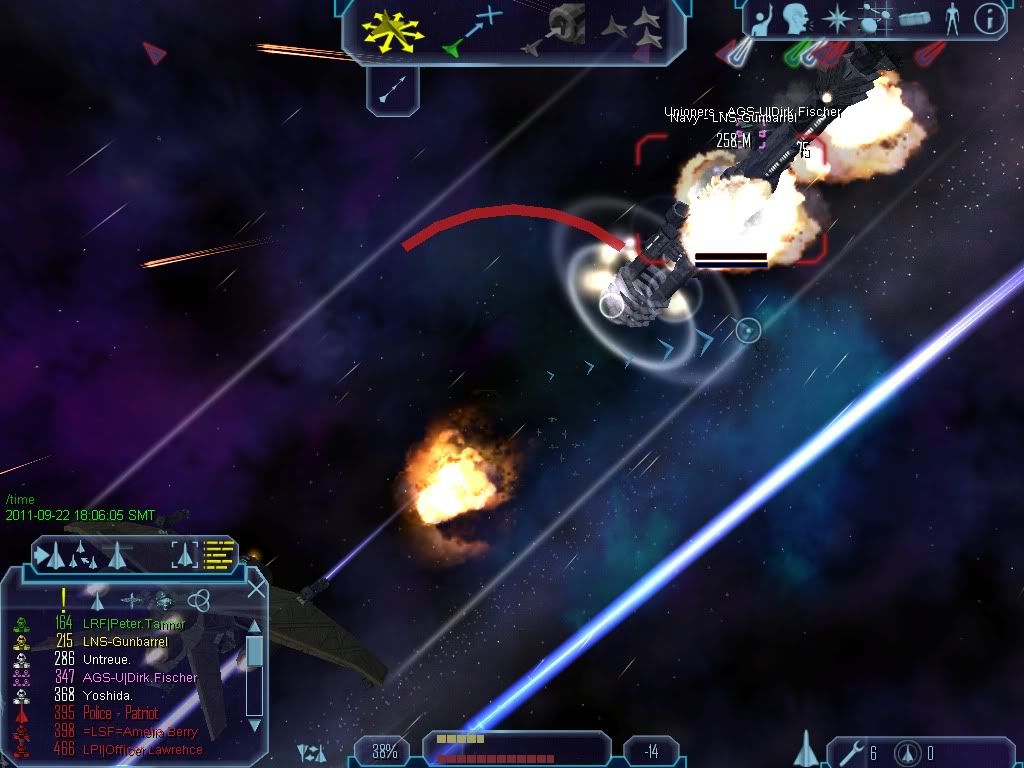This screenshot has height=768, width=1024.
Task: Select Police - Patriot in contact list
Action: pos(120,713)
